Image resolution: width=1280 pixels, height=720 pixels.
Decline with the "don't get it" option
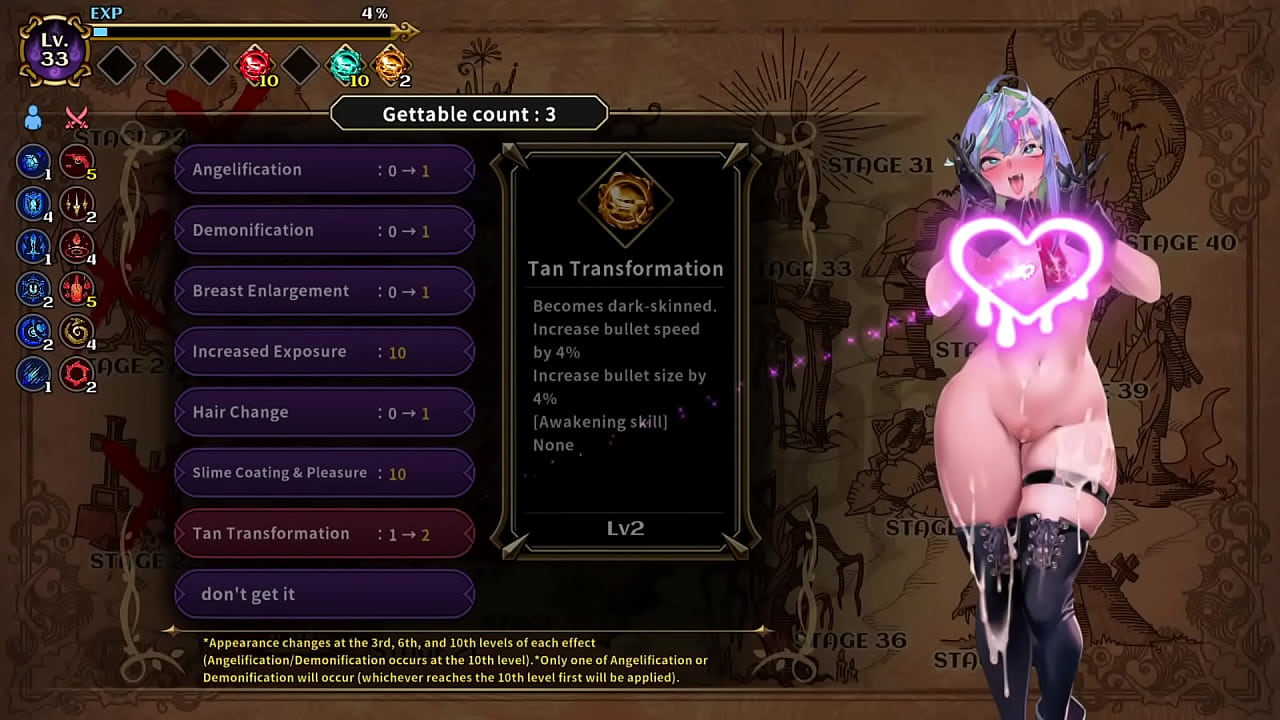324,595
